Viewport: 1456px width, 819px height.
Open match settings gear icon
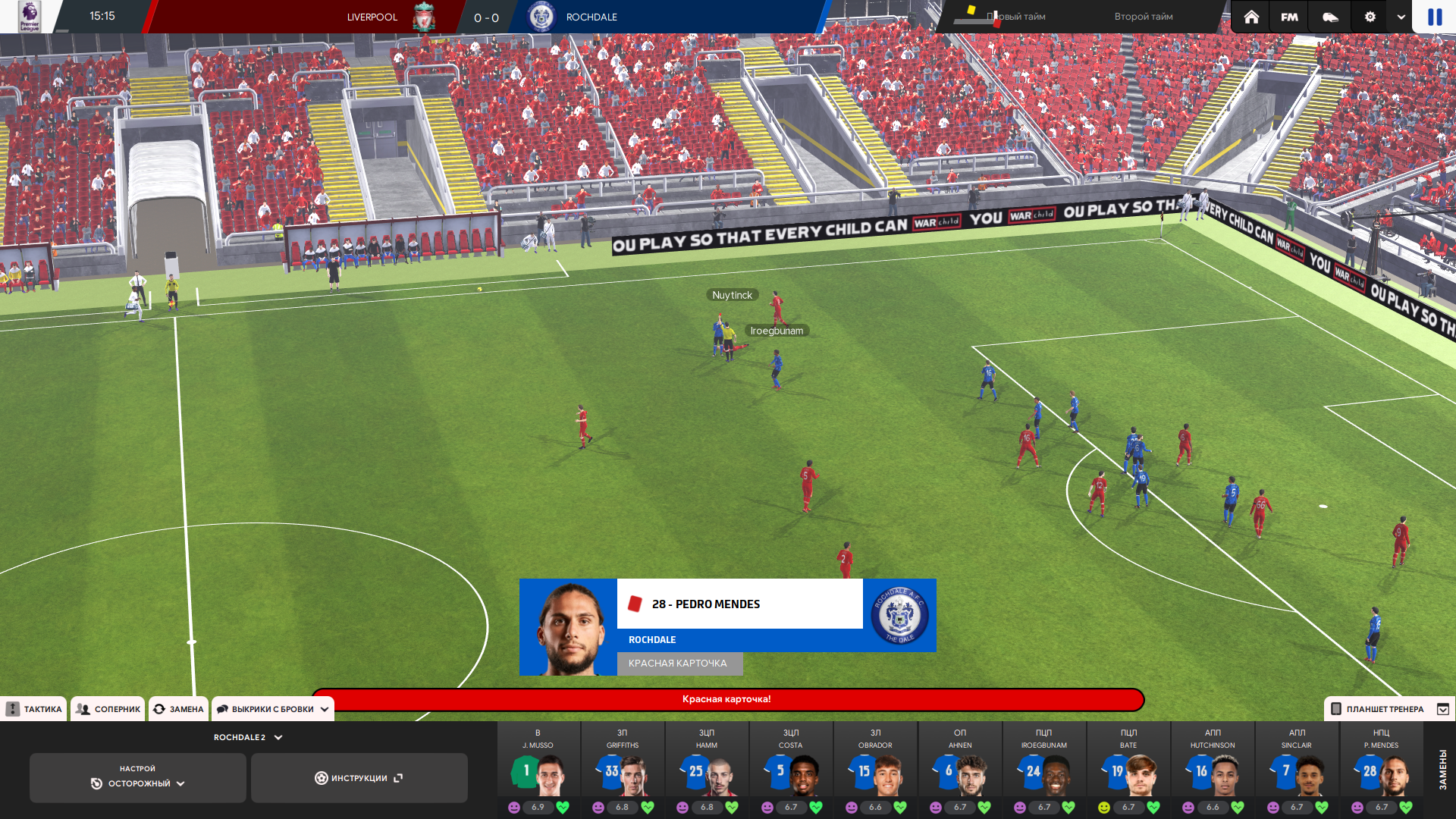tap(1370, 17)
